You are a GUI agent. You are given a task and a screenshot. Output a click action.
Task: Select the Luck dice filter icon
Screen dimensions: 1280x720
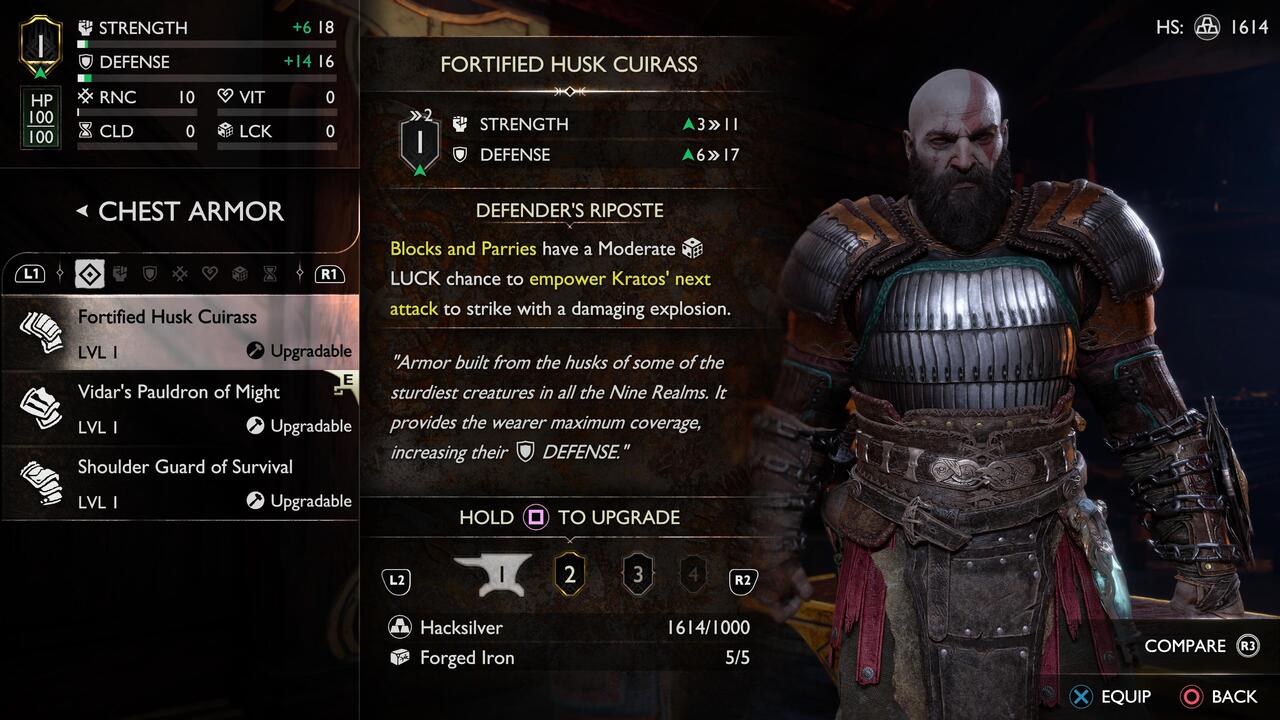(x=238, y=273)
